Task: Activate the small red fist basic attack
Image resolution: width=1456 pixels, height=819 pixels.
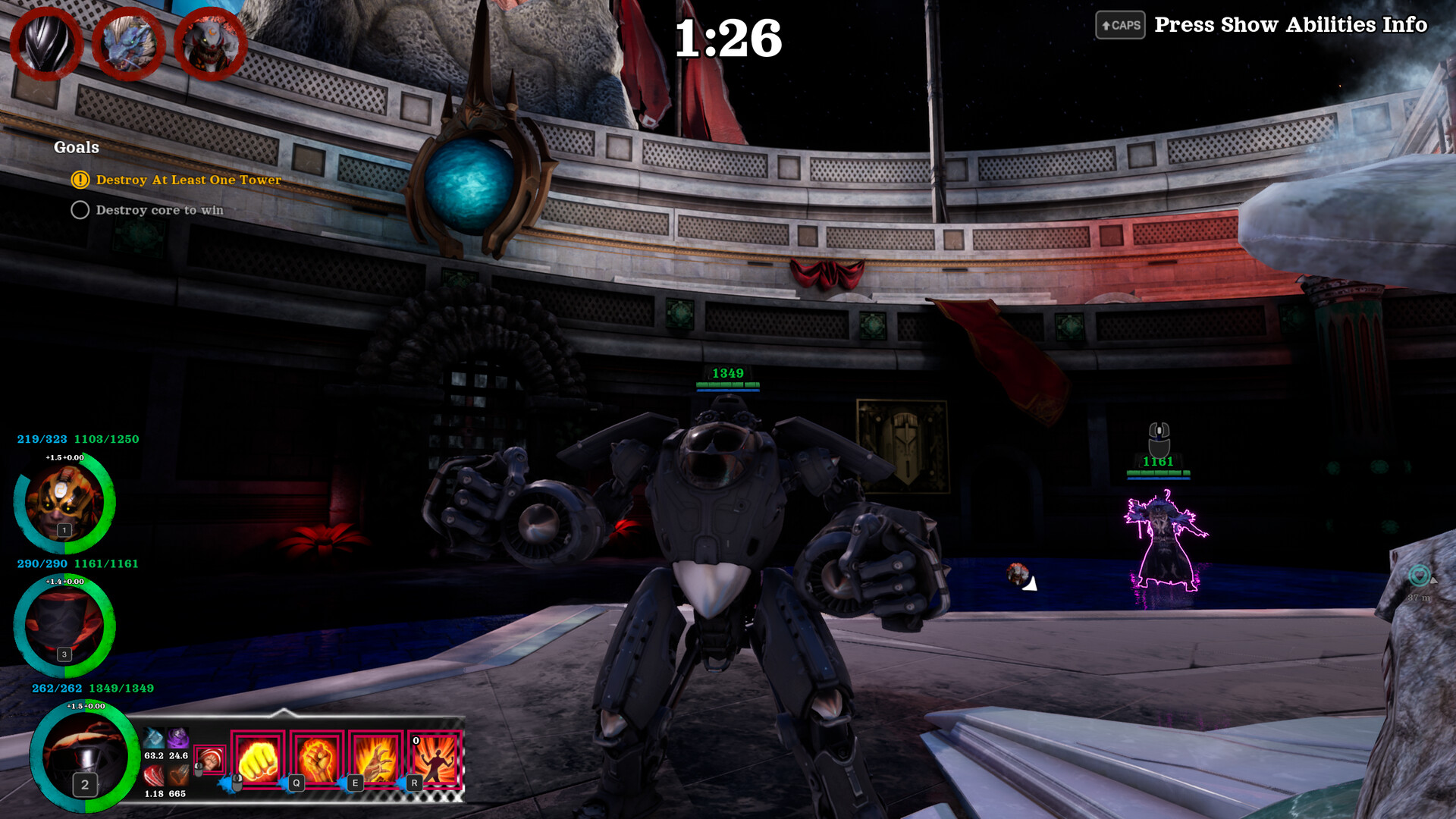Action: [210, 759]
